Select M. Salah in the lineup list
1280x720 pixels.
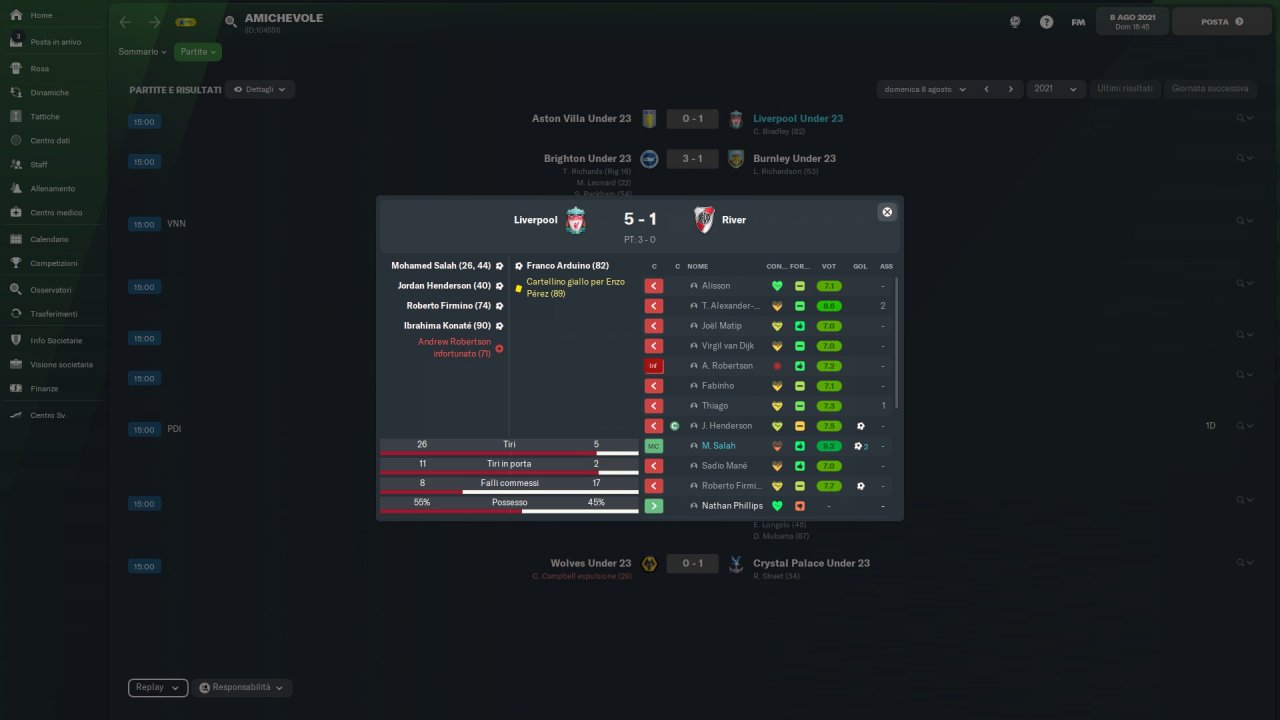tap(718, 446)
